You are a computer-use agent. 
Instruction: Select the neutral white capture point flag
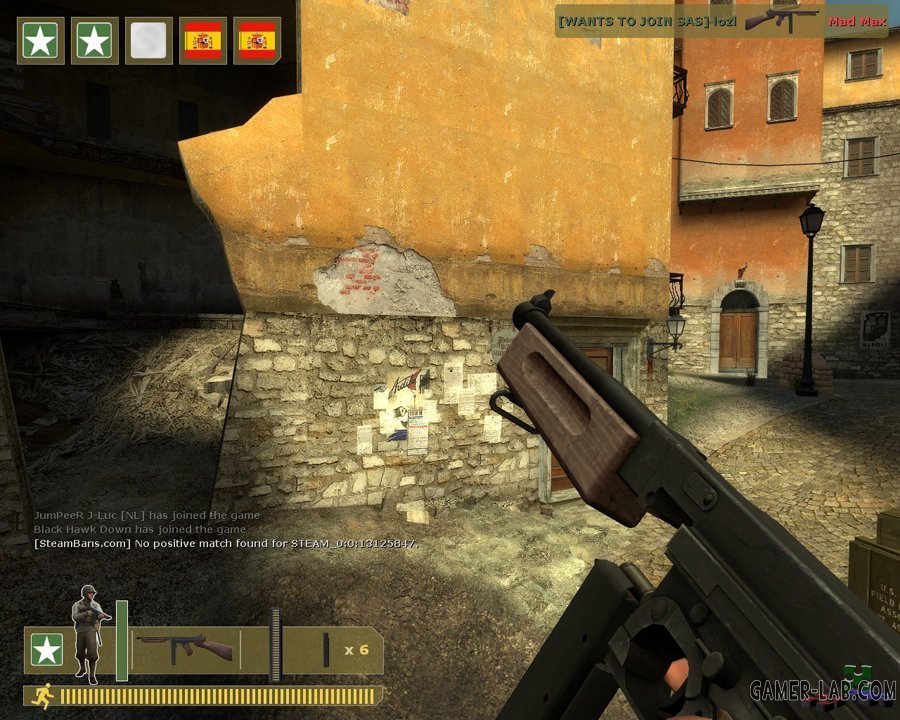(x=149, y=41)
